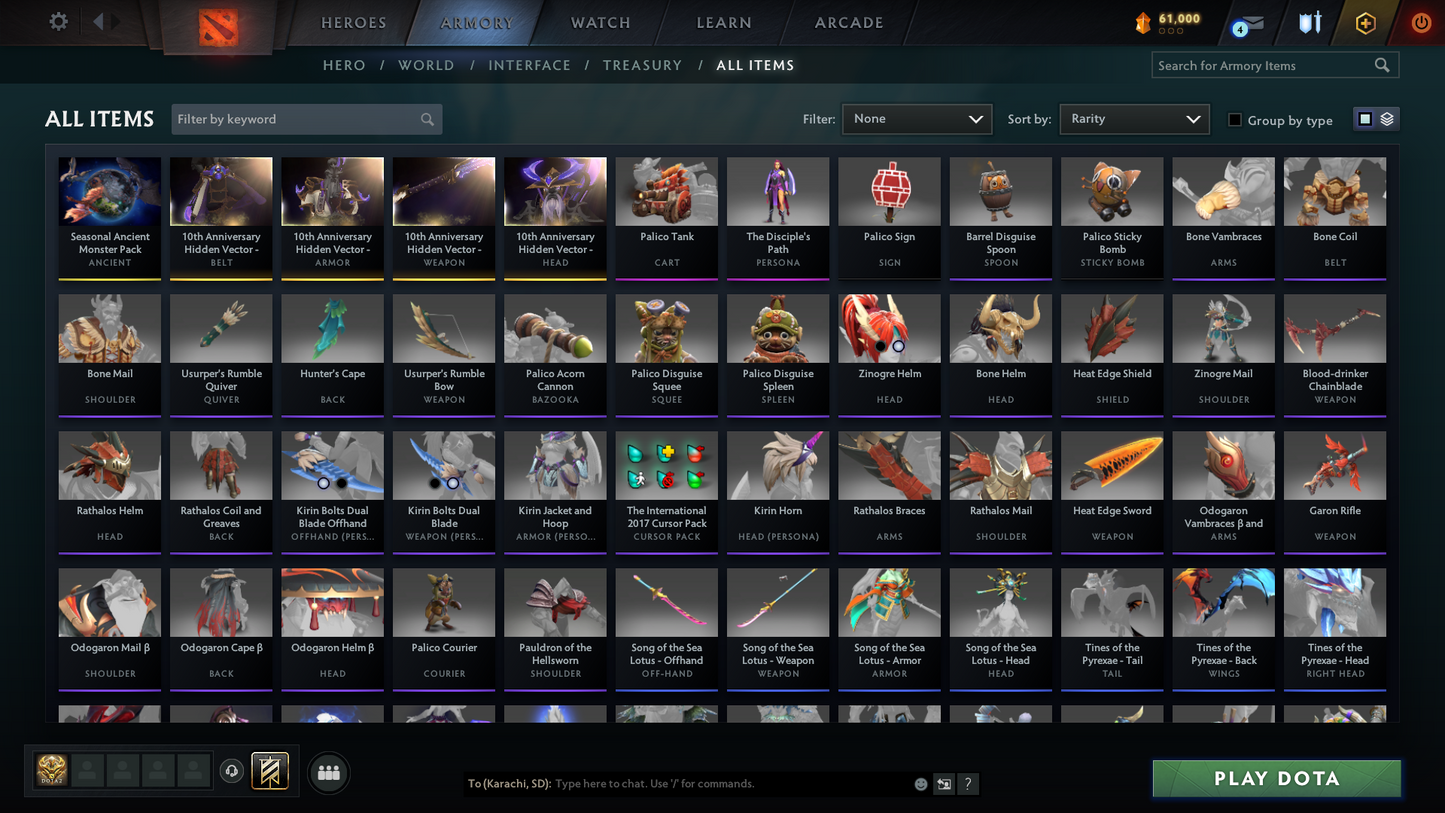Select the grid view toggle icon
Screen dimensions: 1445x813
click(x=1366, y=118)
